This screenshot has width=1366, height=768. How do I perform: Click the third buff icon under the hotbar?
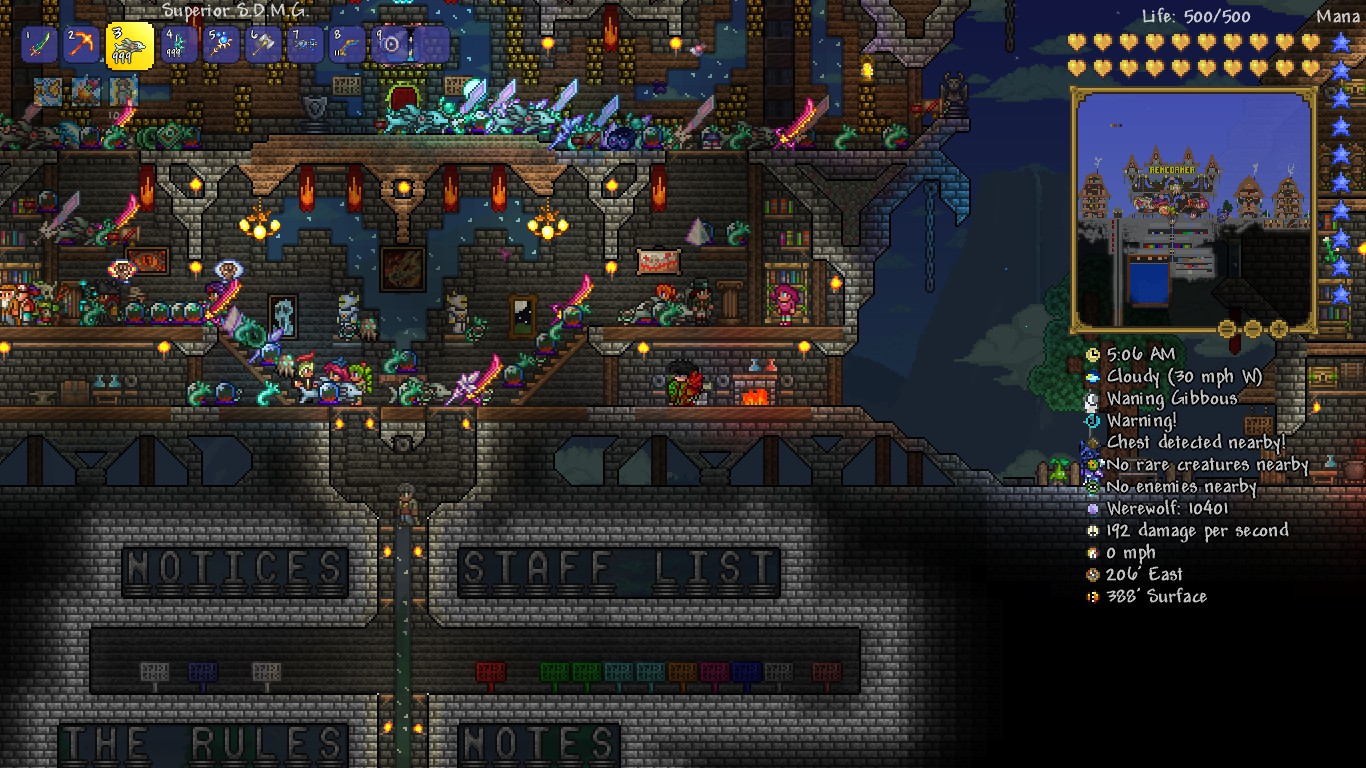pyautogui.click(x=123, y=92)
